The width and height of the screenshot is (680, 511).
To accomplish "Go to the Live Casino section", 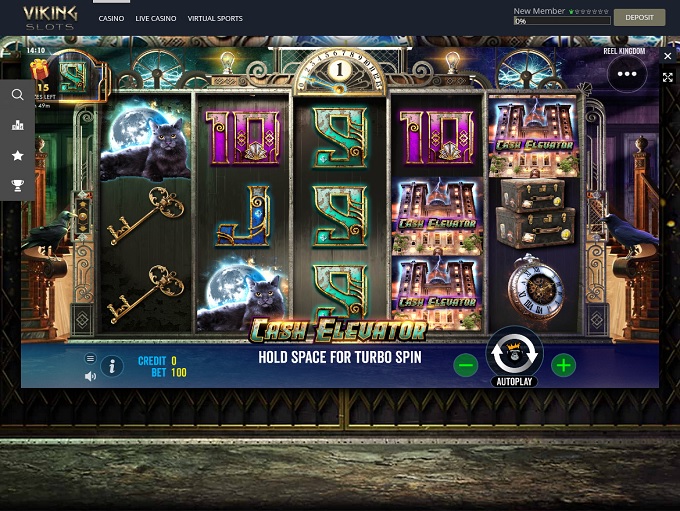I will (156, 18).
